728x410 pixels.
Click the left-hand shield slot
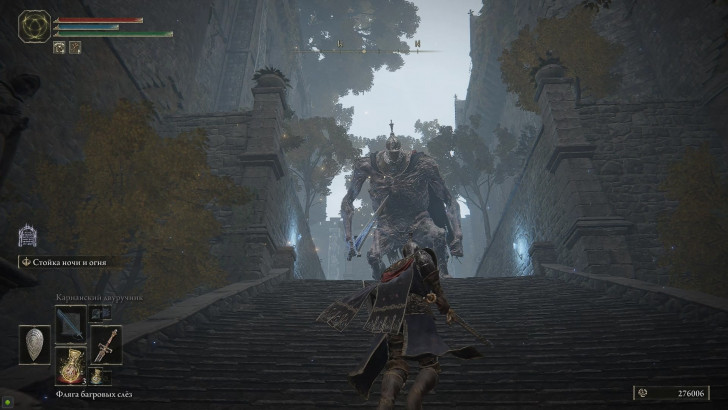[34, 345]
